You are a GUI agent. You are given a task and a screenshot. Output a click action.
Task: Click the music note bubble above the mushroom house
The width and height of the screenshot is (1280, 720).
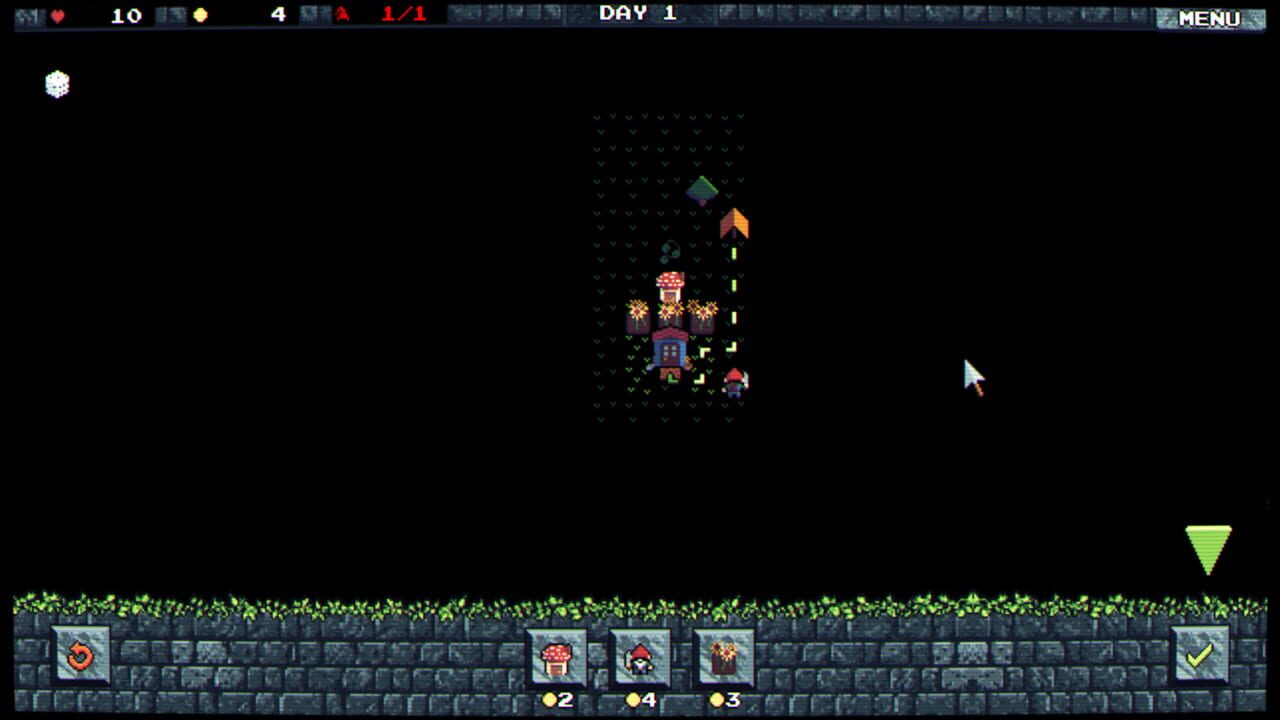point(670,251)
